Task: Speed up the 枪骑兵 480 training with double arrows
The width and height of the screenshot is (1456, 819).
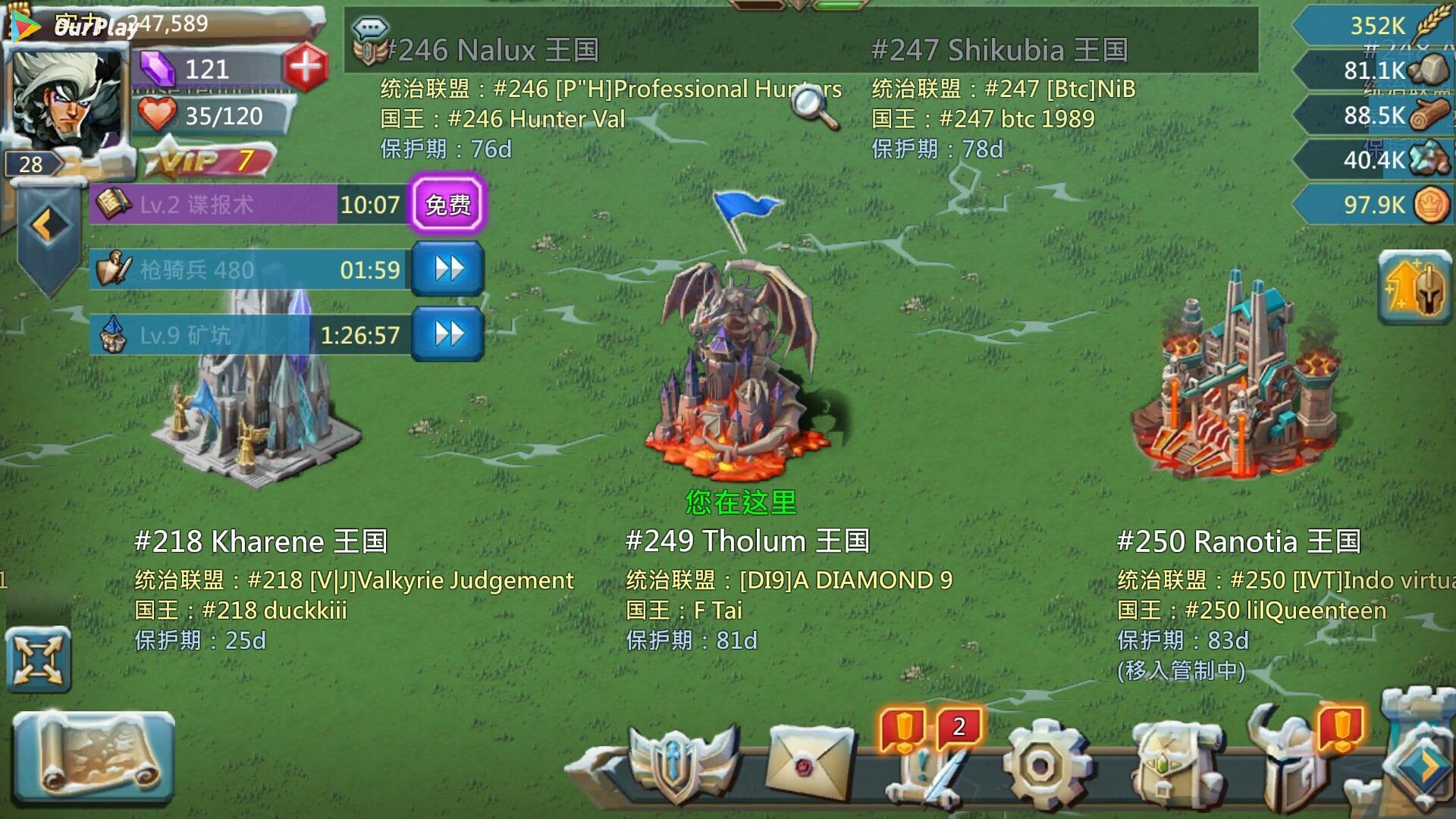Action: coord(447,269)
